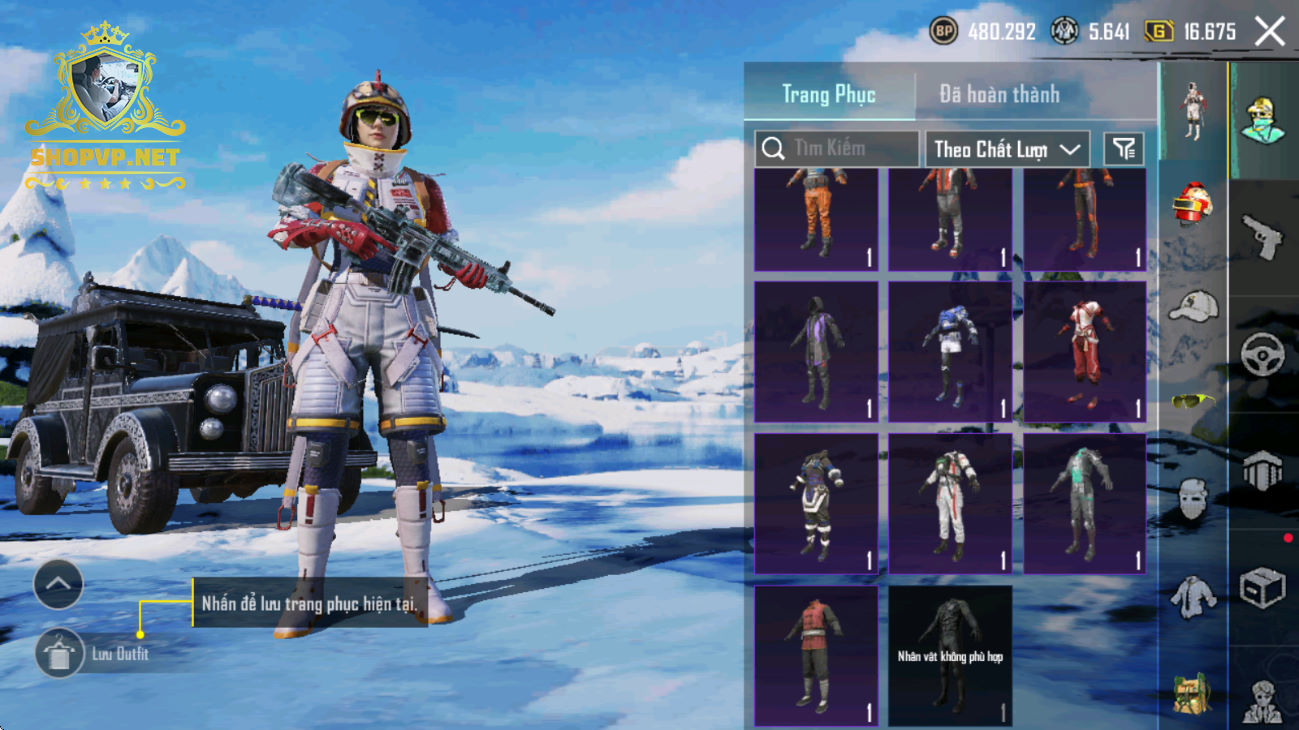Image resolution: width=1299 pixels, height=730 pixels.
Task: Open the filter options button
Action: pos(1124,149)
